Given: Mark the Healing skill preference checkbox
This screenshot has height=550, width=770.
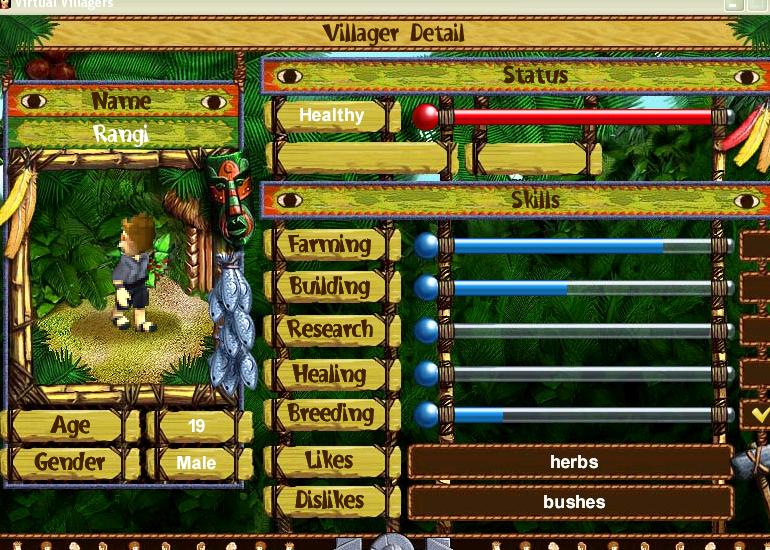Looking at the screenshot, I should (x=756, y=373).
